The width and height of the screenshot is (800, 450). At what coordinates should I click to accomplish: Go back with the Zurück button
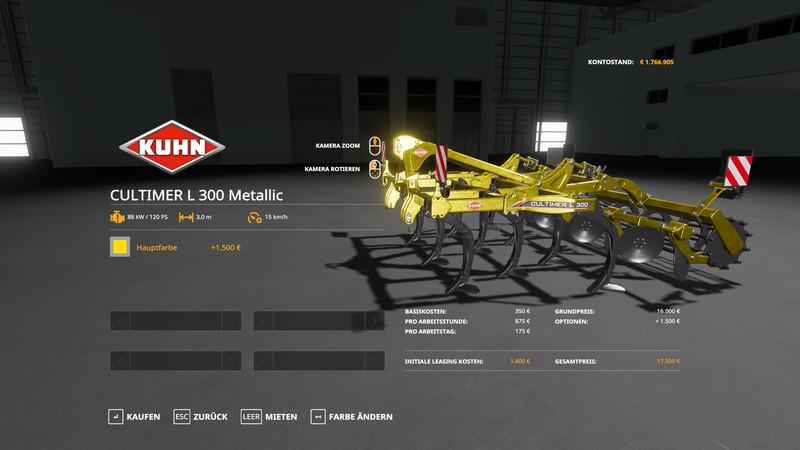point(201,416)
